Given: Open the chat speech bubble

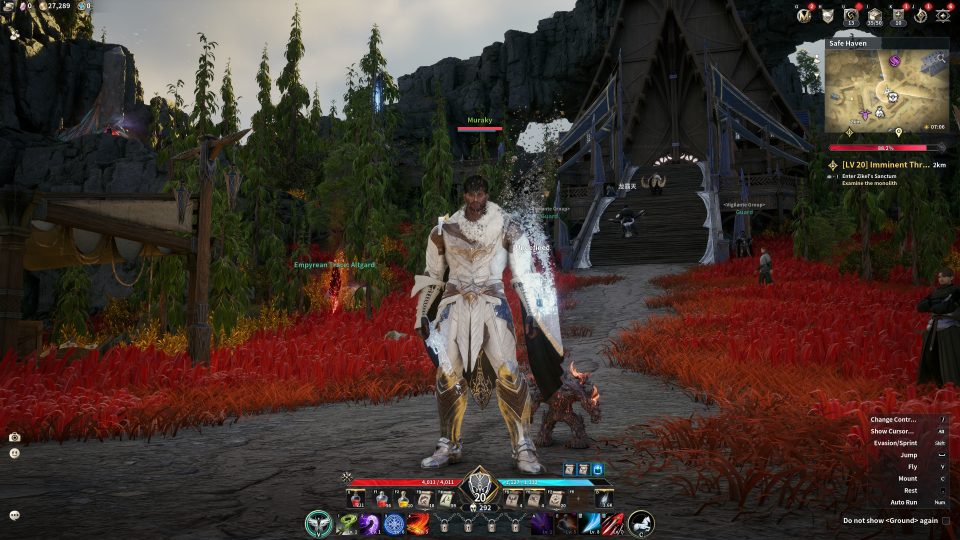Looking at the screenshot, I should pos(15,515).
